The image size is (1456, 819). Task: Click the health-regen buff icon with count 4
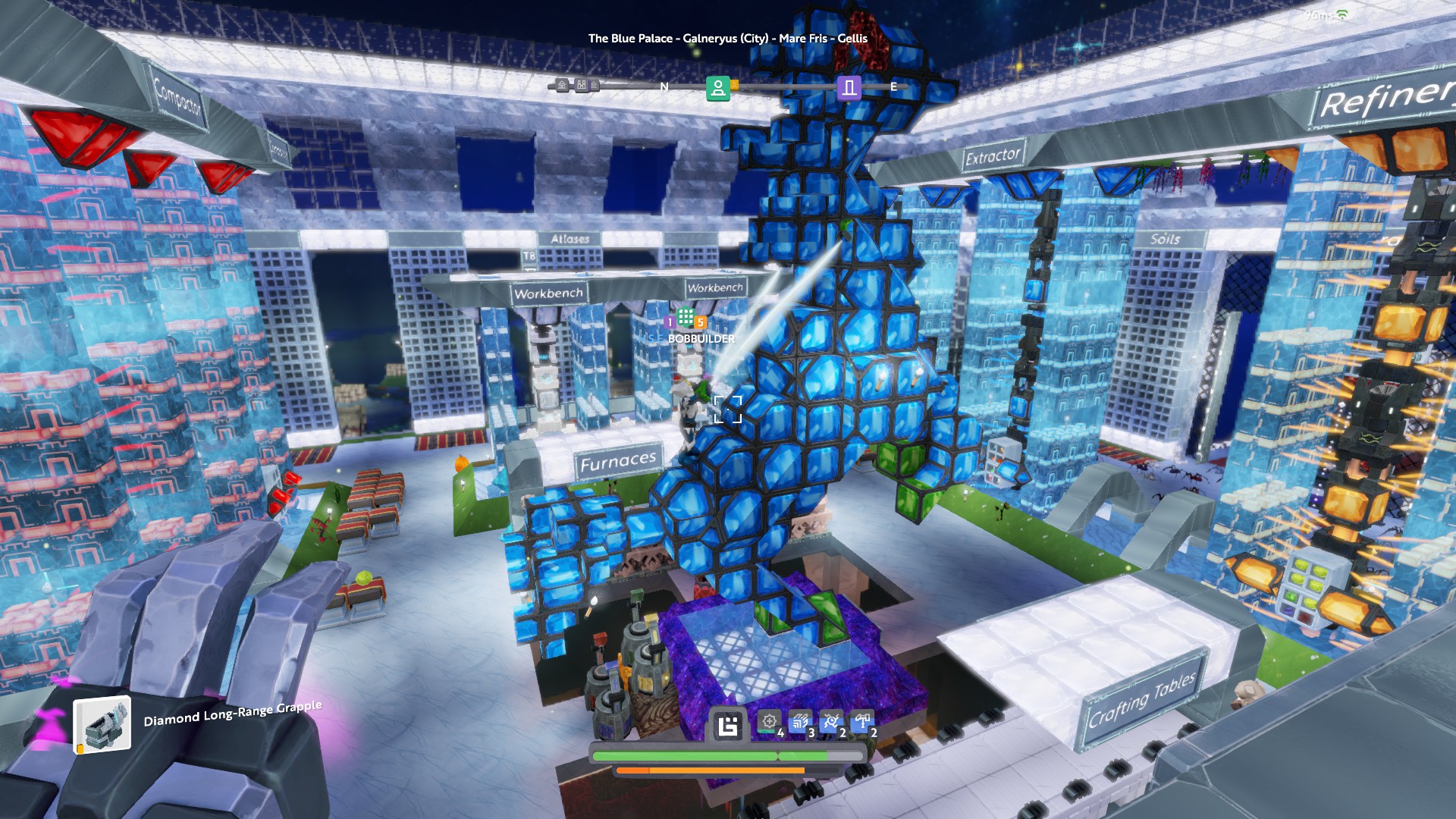point(769,722)
